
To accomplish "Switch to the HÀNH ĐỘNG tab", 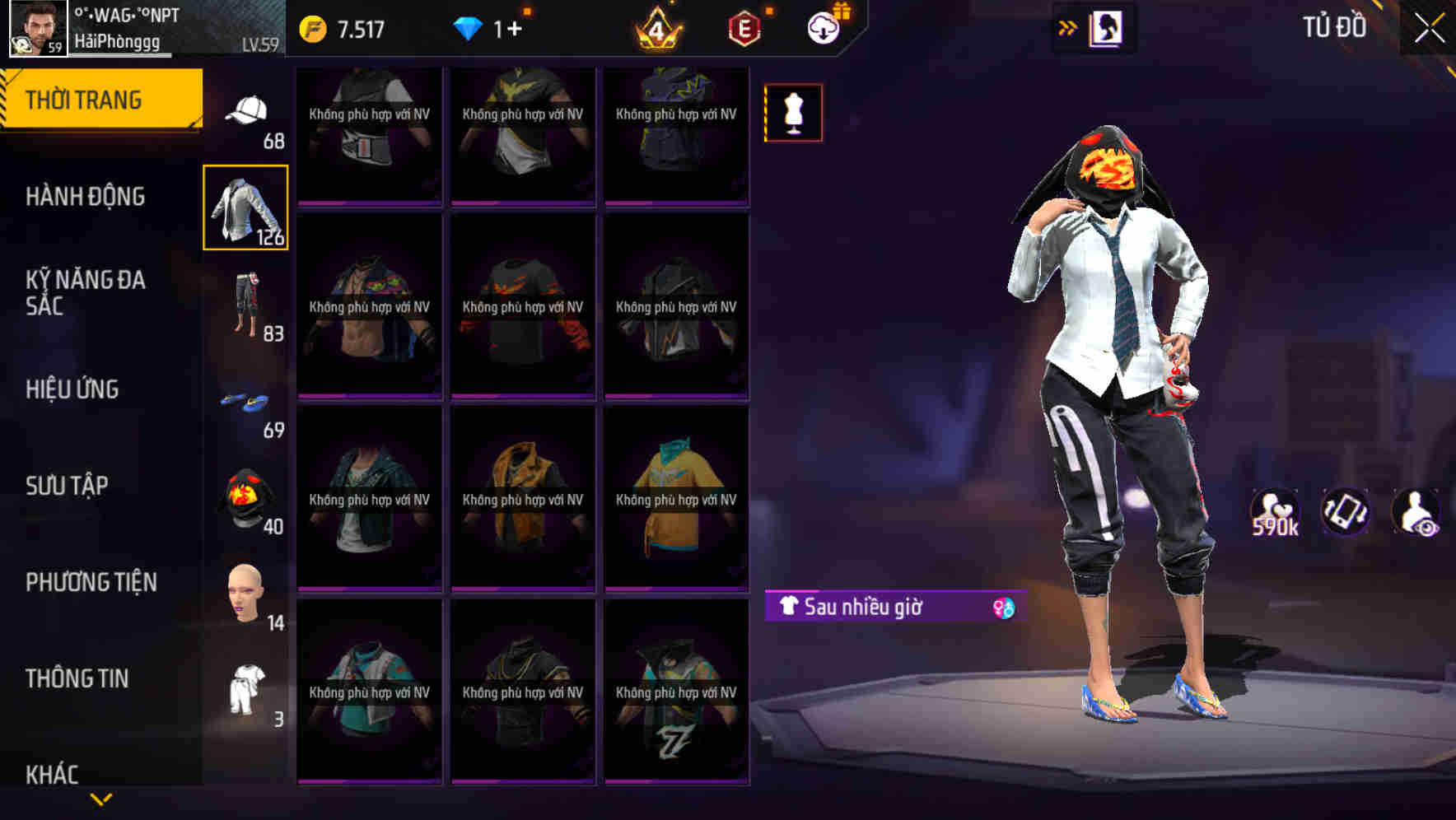I will click(86, 197).
